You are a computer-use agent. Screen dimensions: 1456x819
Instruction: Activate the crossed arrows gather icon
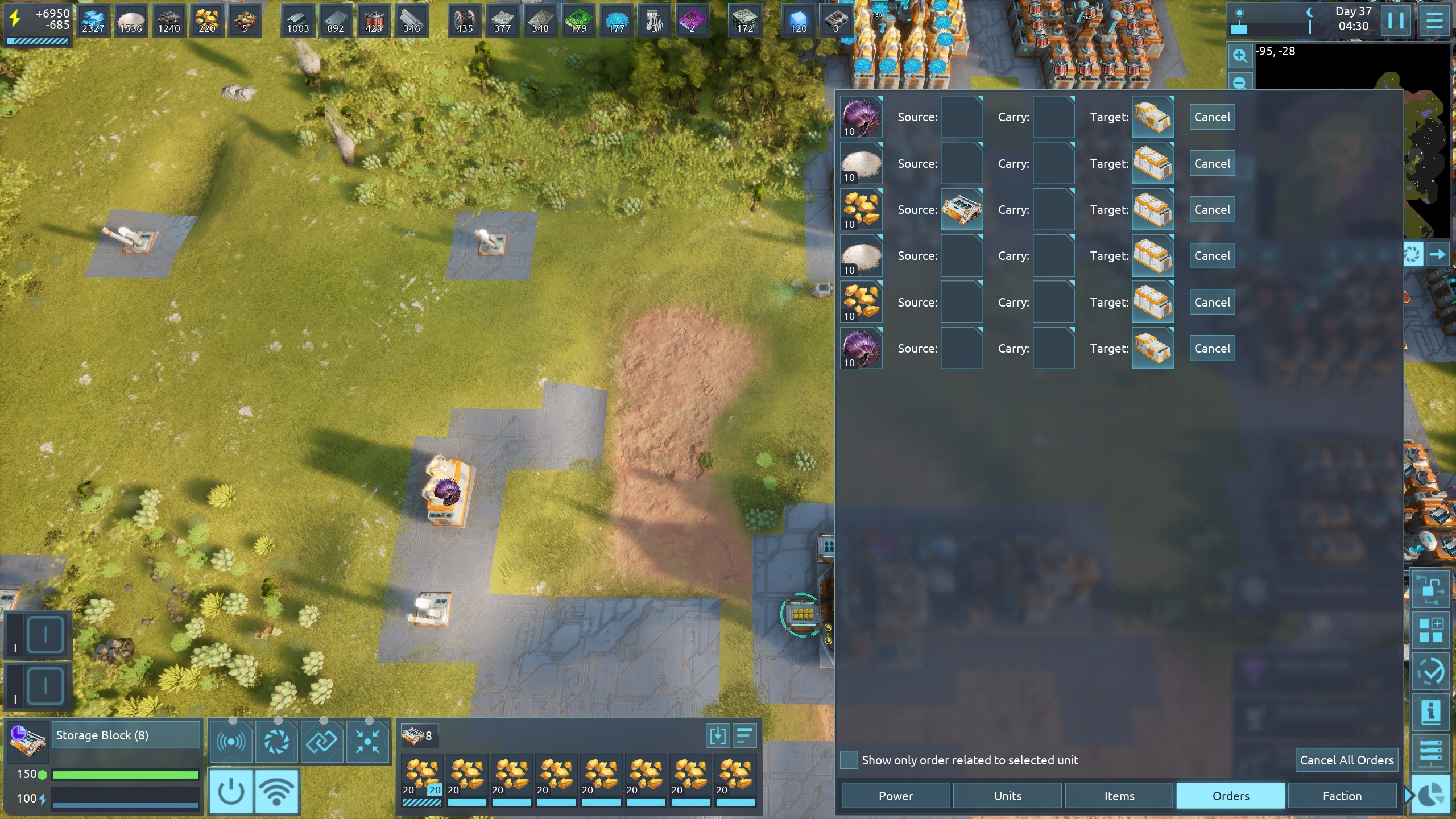pos(367,741)
